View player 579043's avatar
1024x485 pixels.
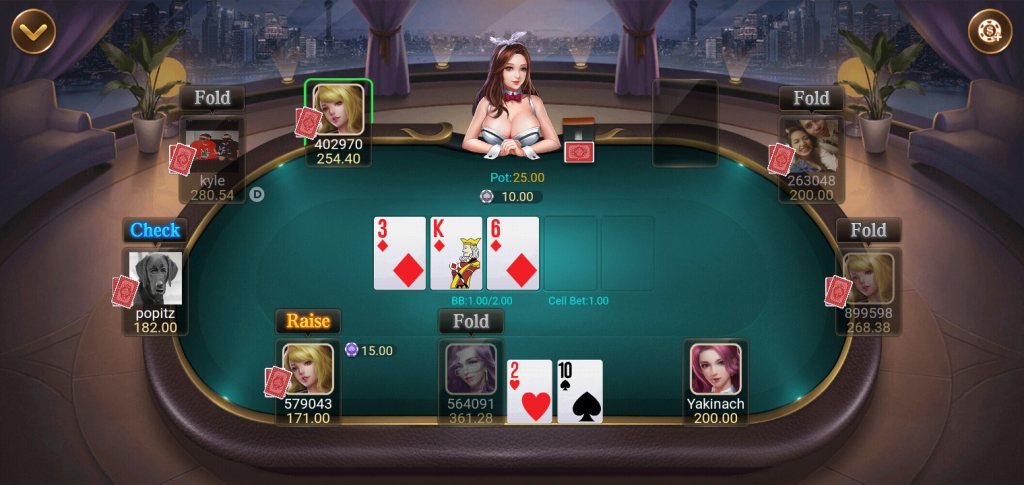[x=307, y=370]
